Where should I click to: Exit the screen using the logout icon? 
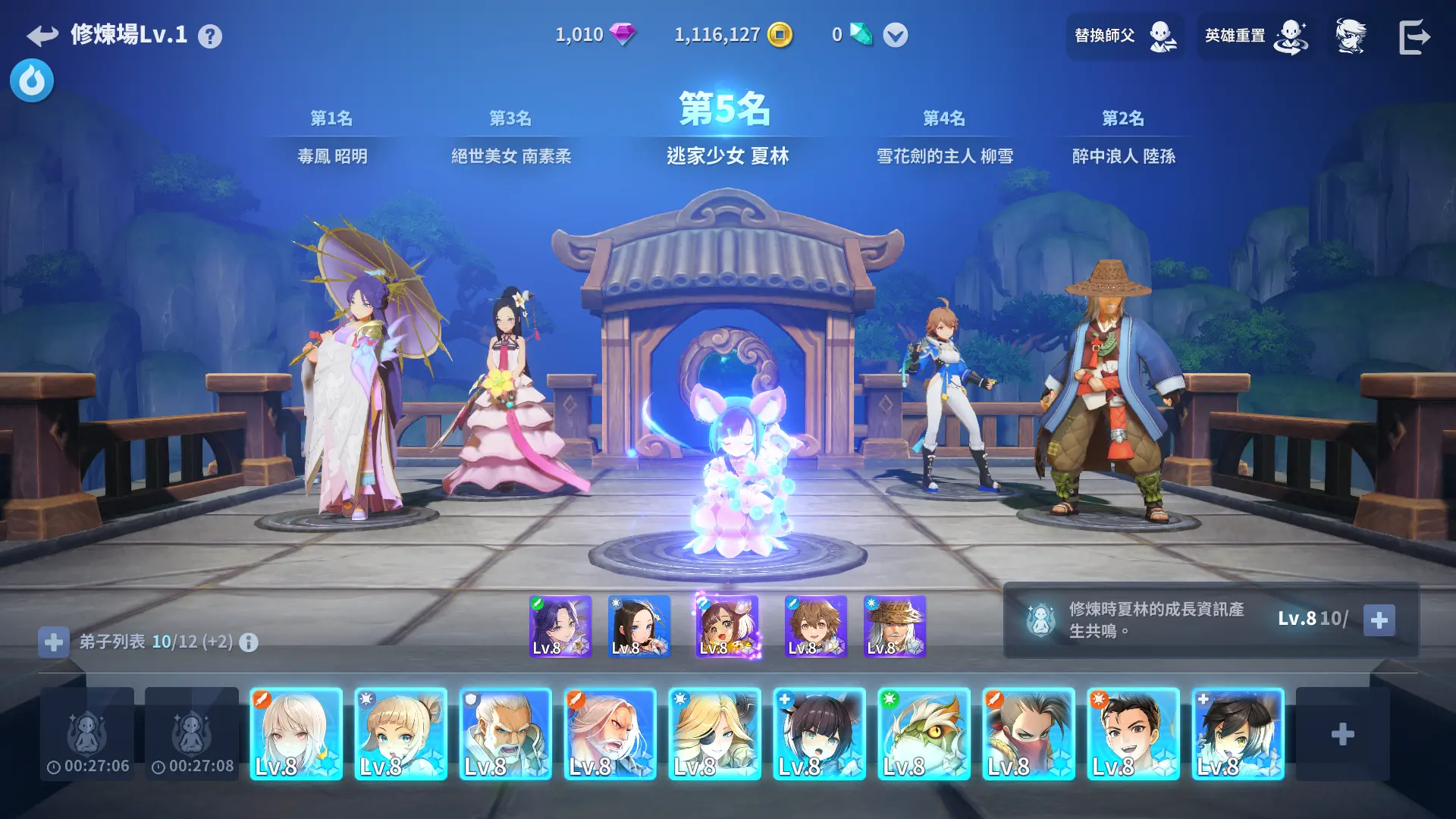tap(1414, 36)
